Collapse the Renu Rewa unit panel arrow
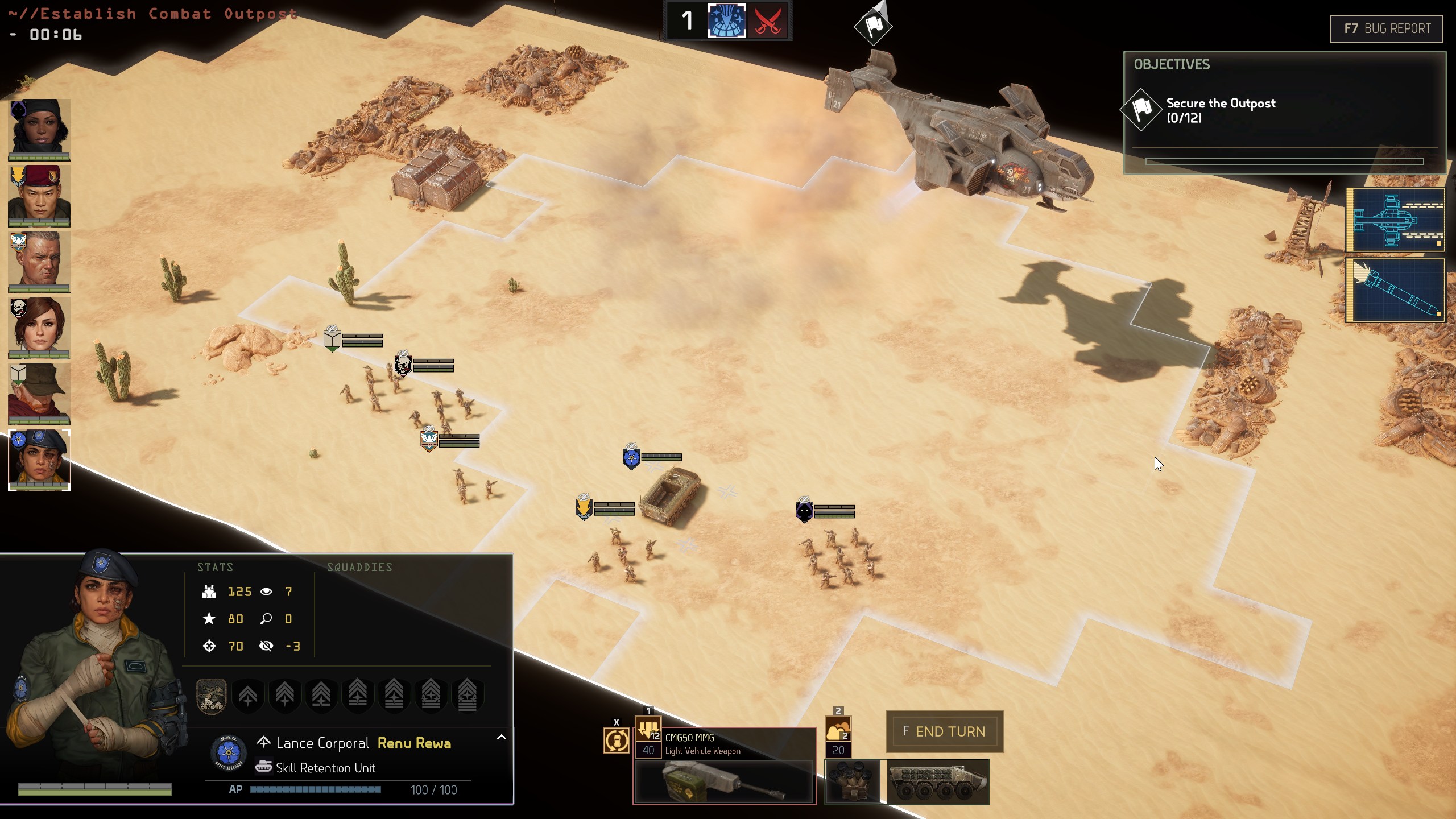1456x819 pixels. (501, 738)
